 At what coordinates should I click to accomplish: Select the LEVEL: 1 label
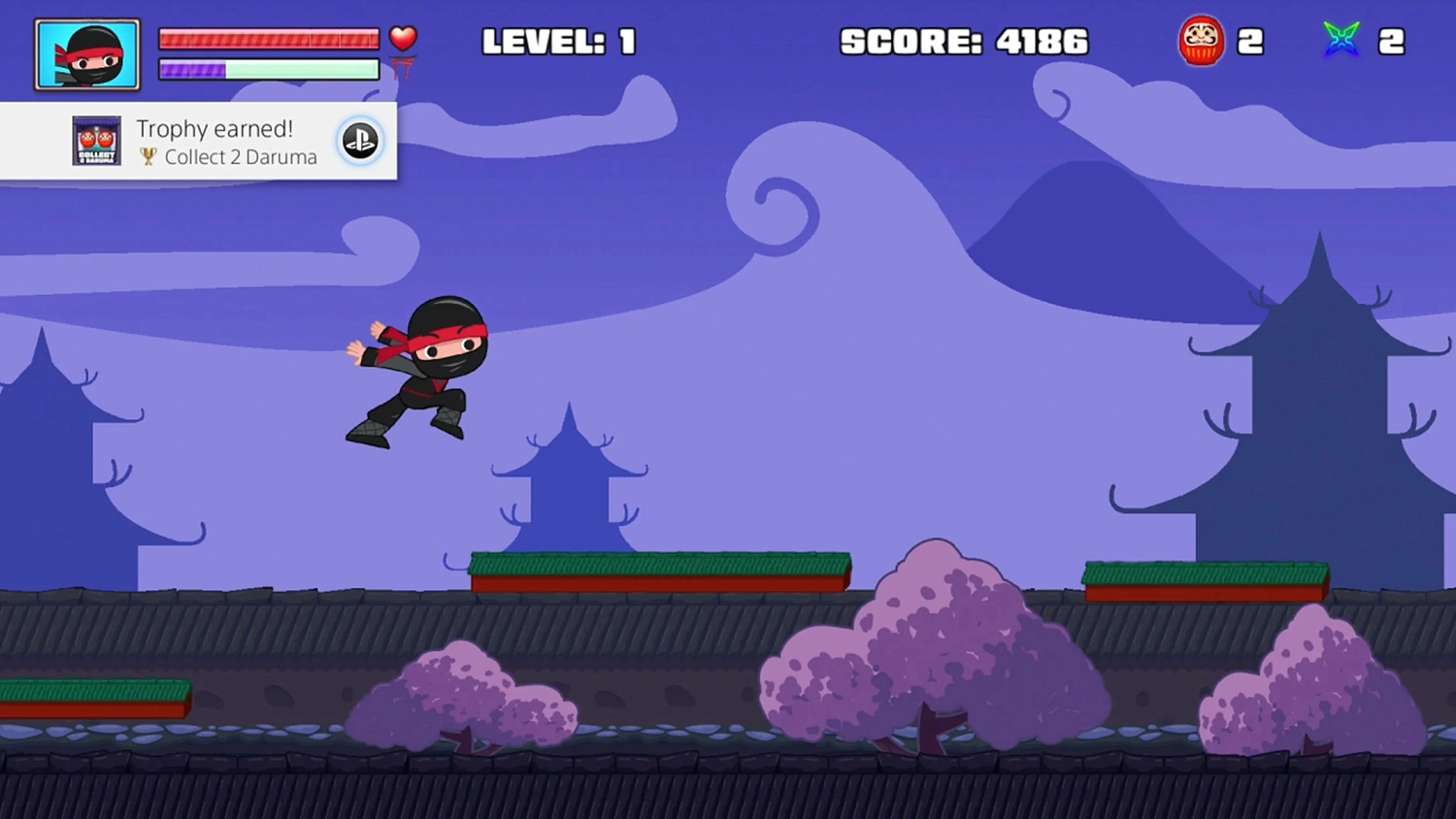tap(559, 42)
